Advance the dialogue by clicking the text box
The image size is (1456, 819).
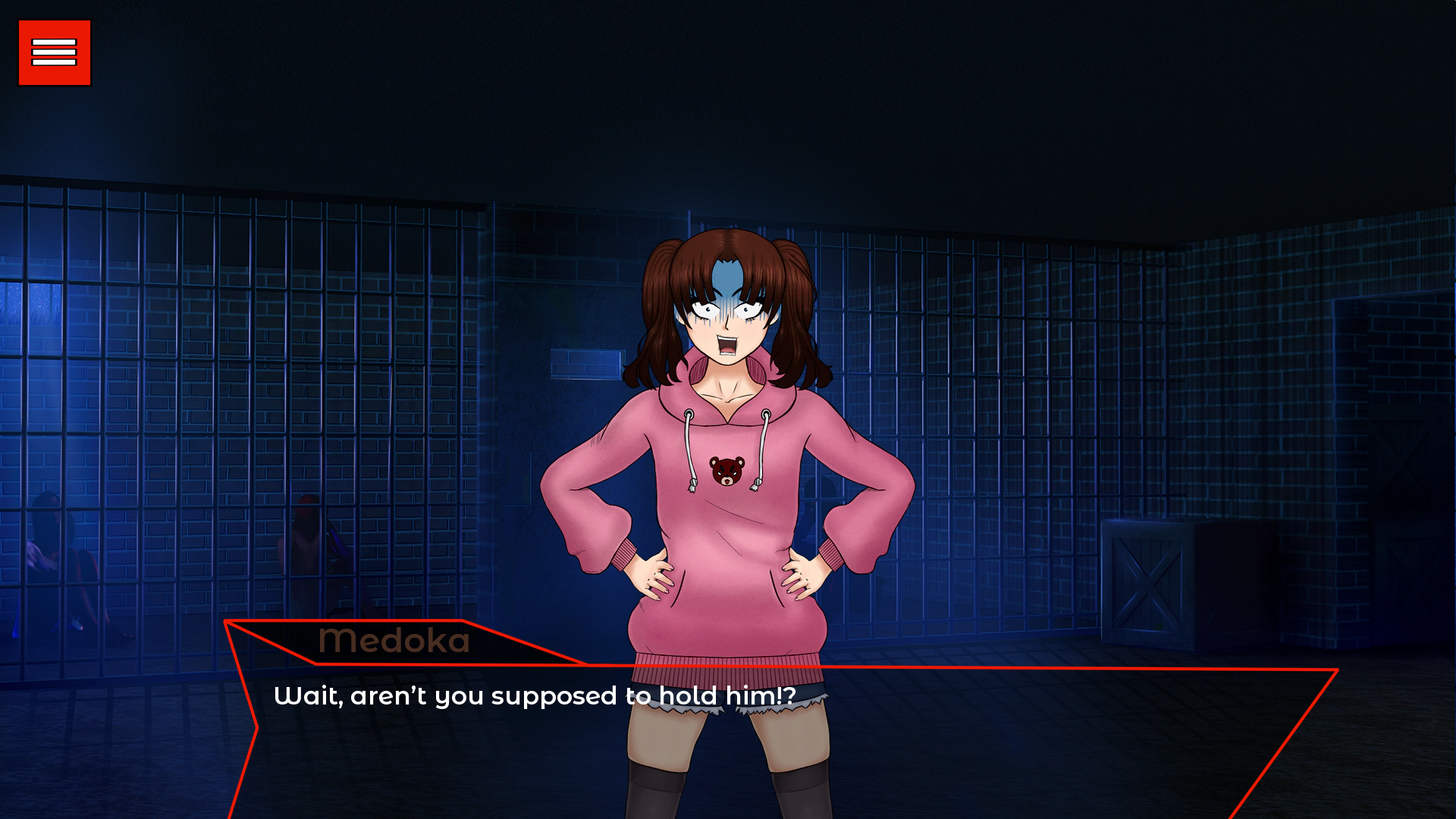[758, 743]
